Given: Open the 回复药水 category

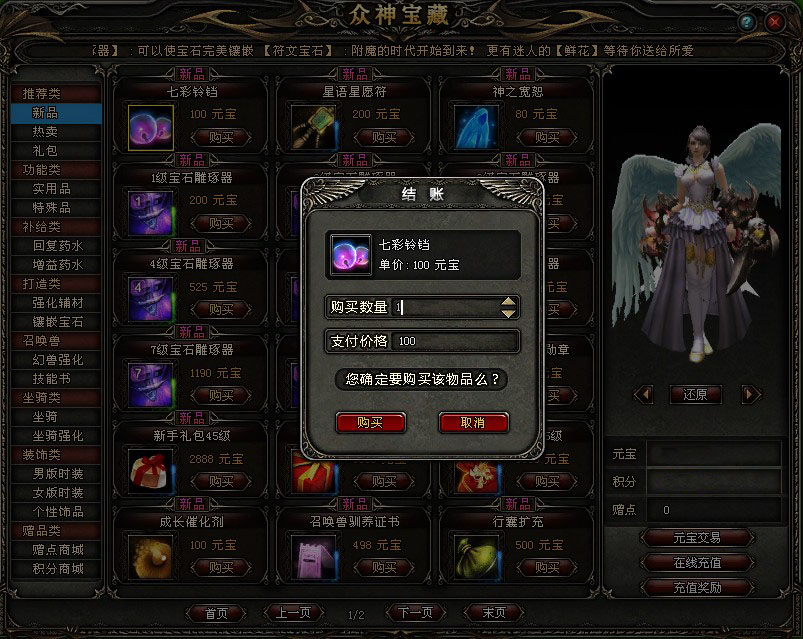Looking at the screenshot, I should pos(58,245).
